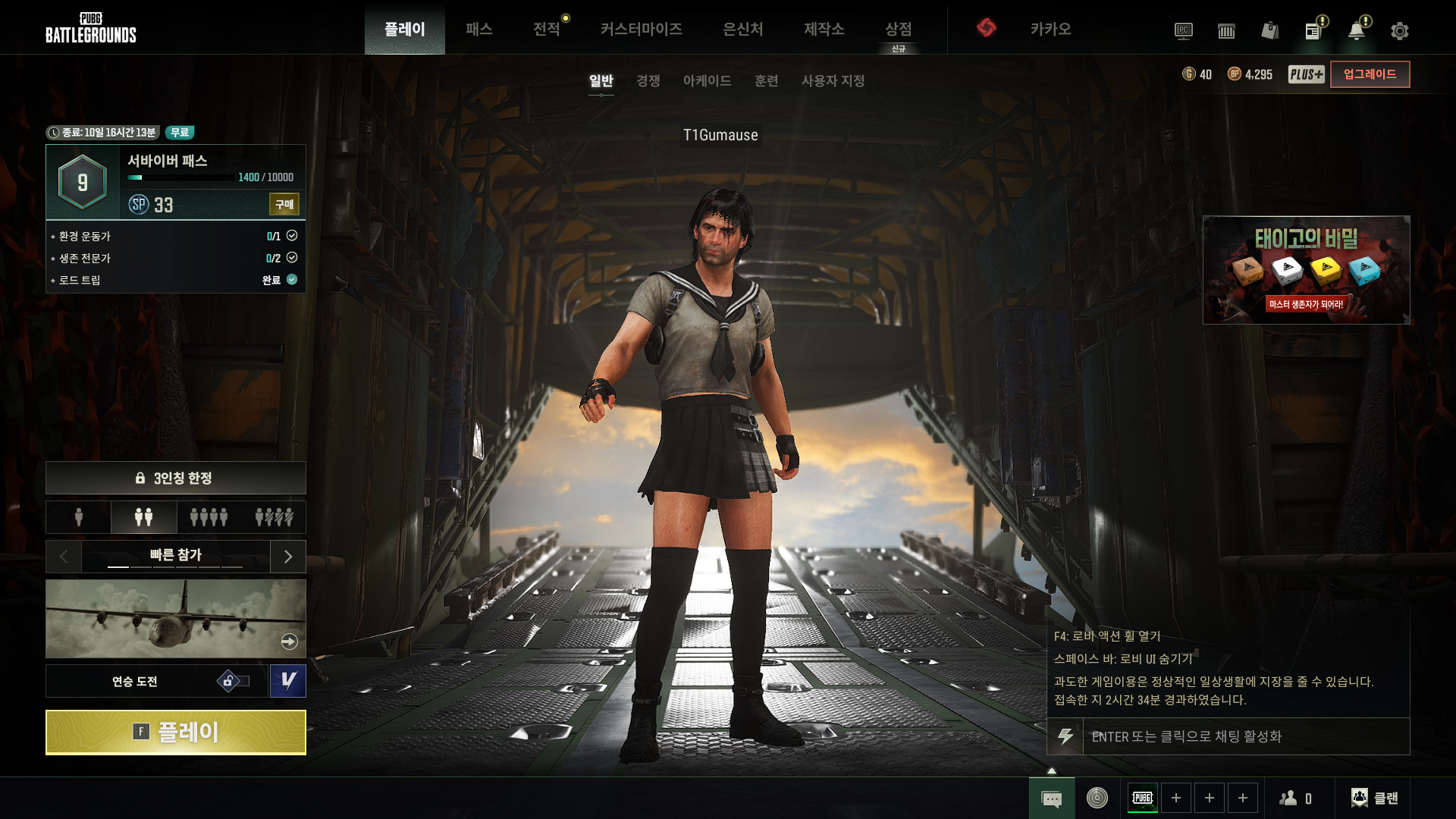This screenshot has width=1456, height=819.
Task: Start the match with the yellow 플레이 button
Action: (x=175, y=732)
